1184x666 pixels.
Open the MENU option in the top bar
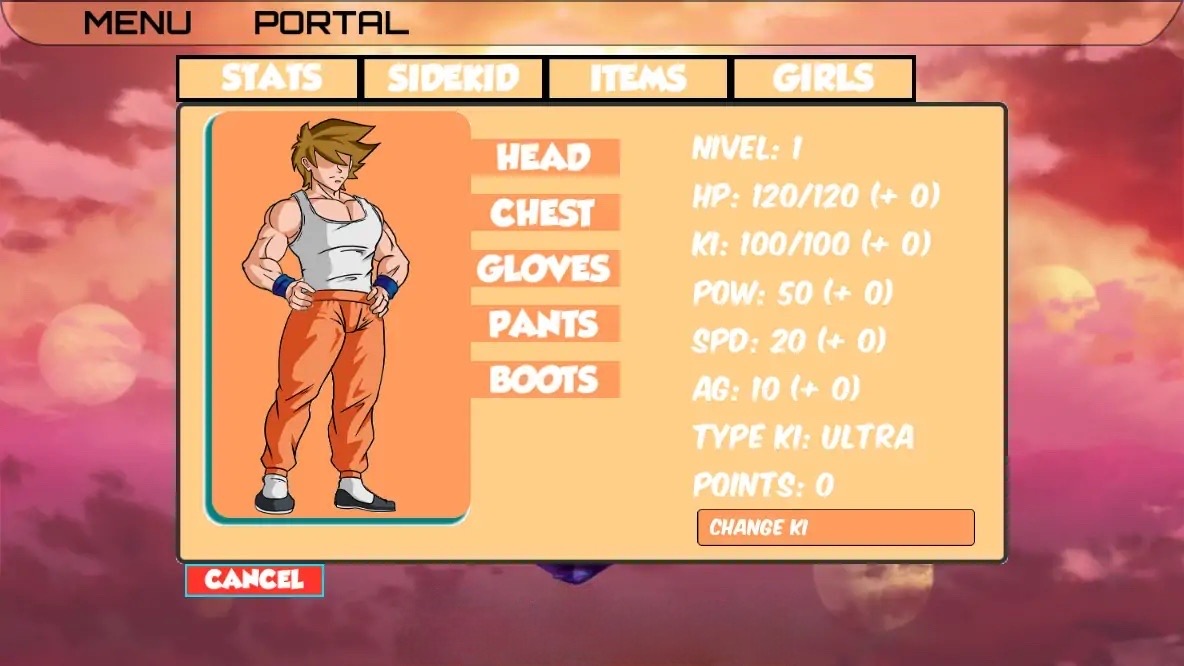(x=137, y=22)
